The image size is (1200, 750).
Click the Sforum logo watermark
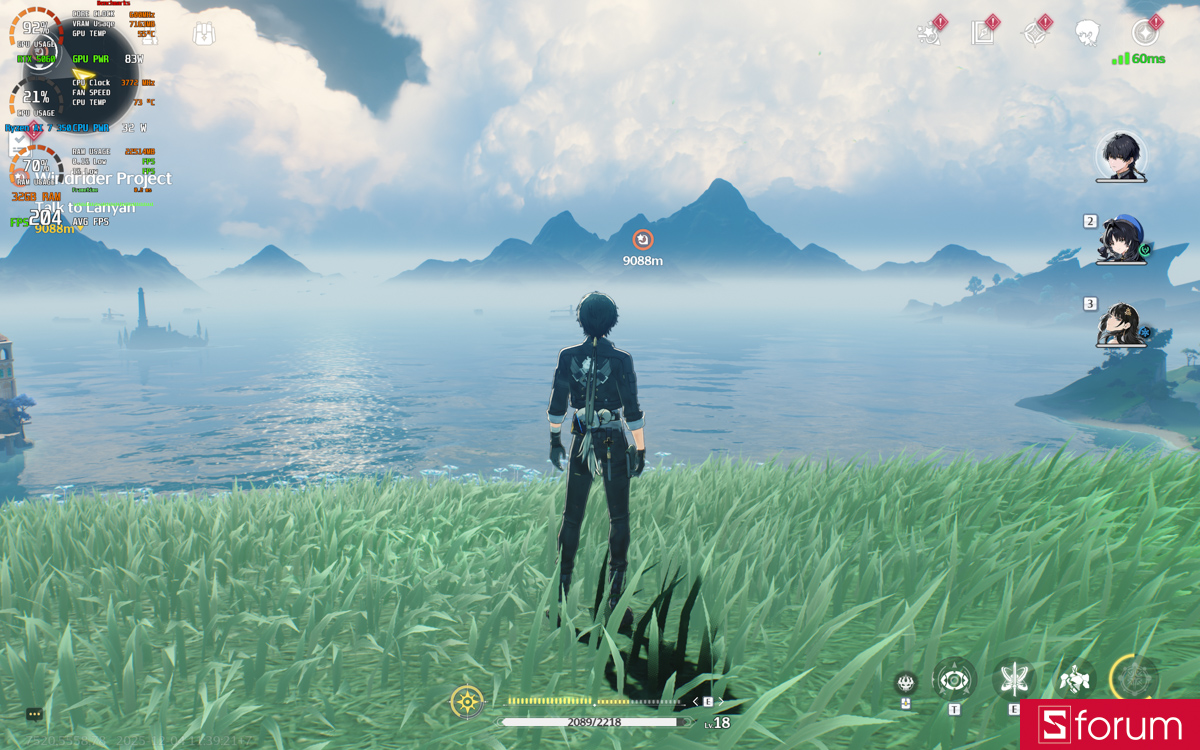pos(1109,725)
